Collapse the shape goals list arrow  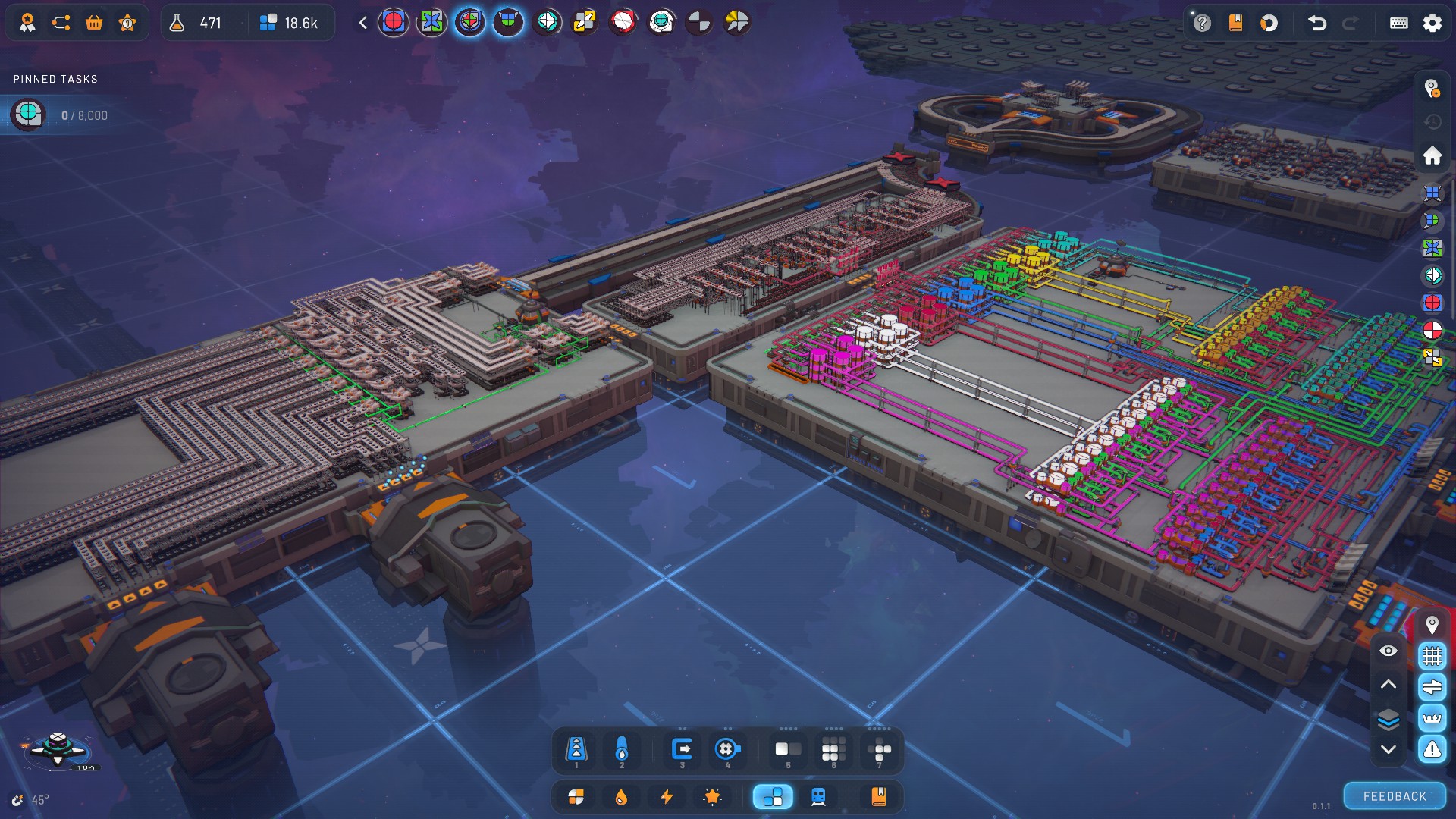[363, 23]
